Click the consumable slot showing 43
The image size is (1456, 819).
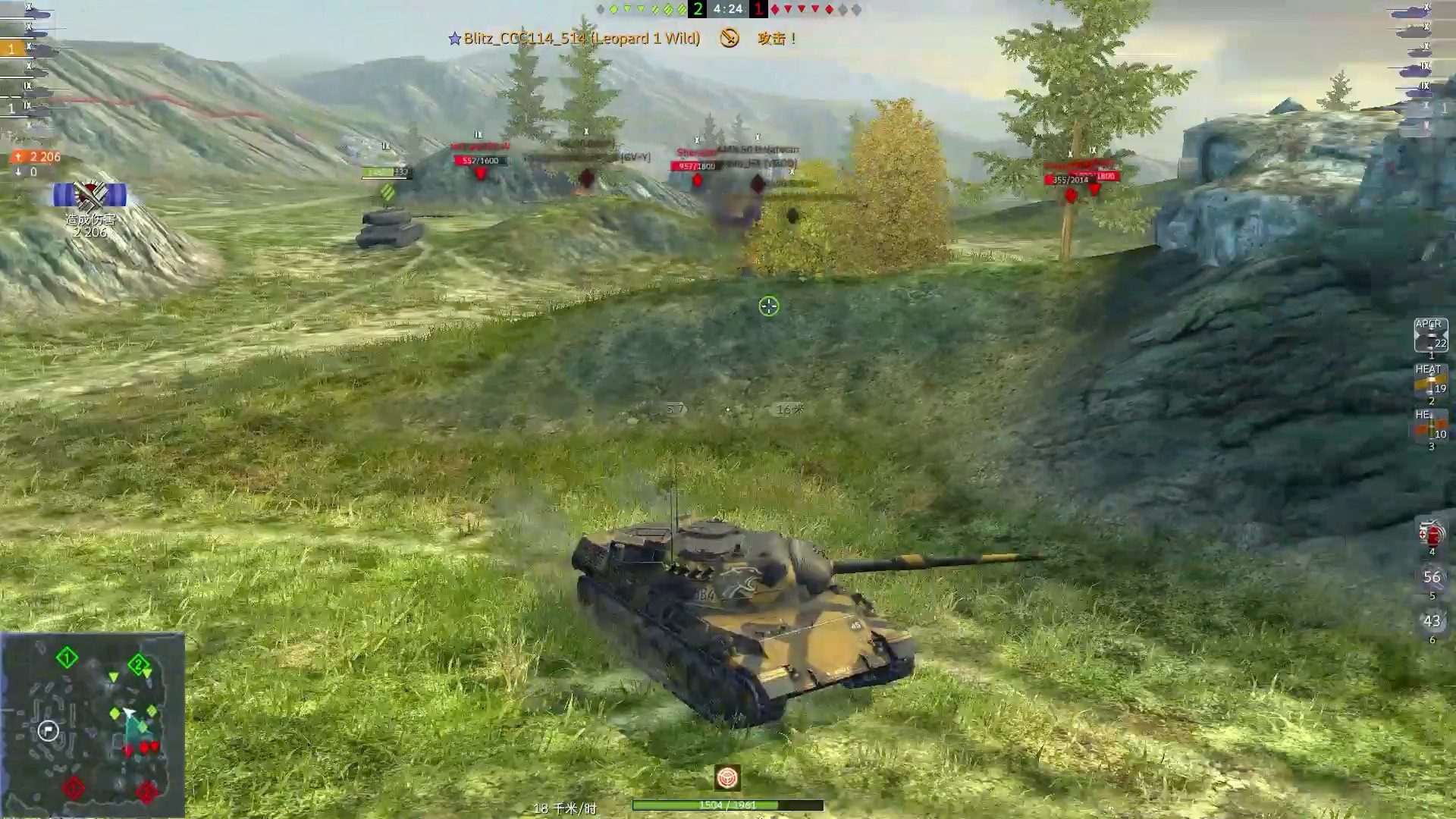[x=1432, y=622]
